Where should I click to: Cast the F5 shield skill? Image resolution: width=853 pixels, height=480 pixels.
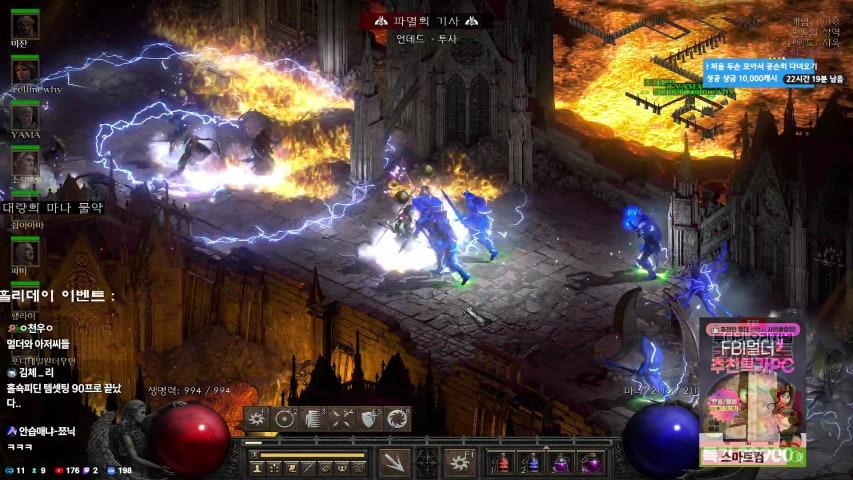click(370, 419)
